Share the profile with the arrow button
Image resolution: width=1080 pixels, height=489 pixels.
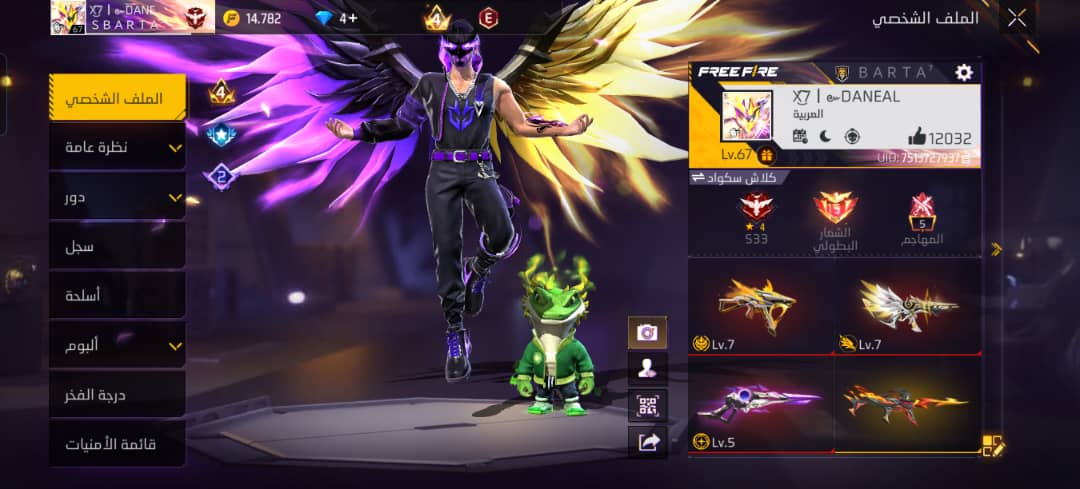(x=647, y=441)
